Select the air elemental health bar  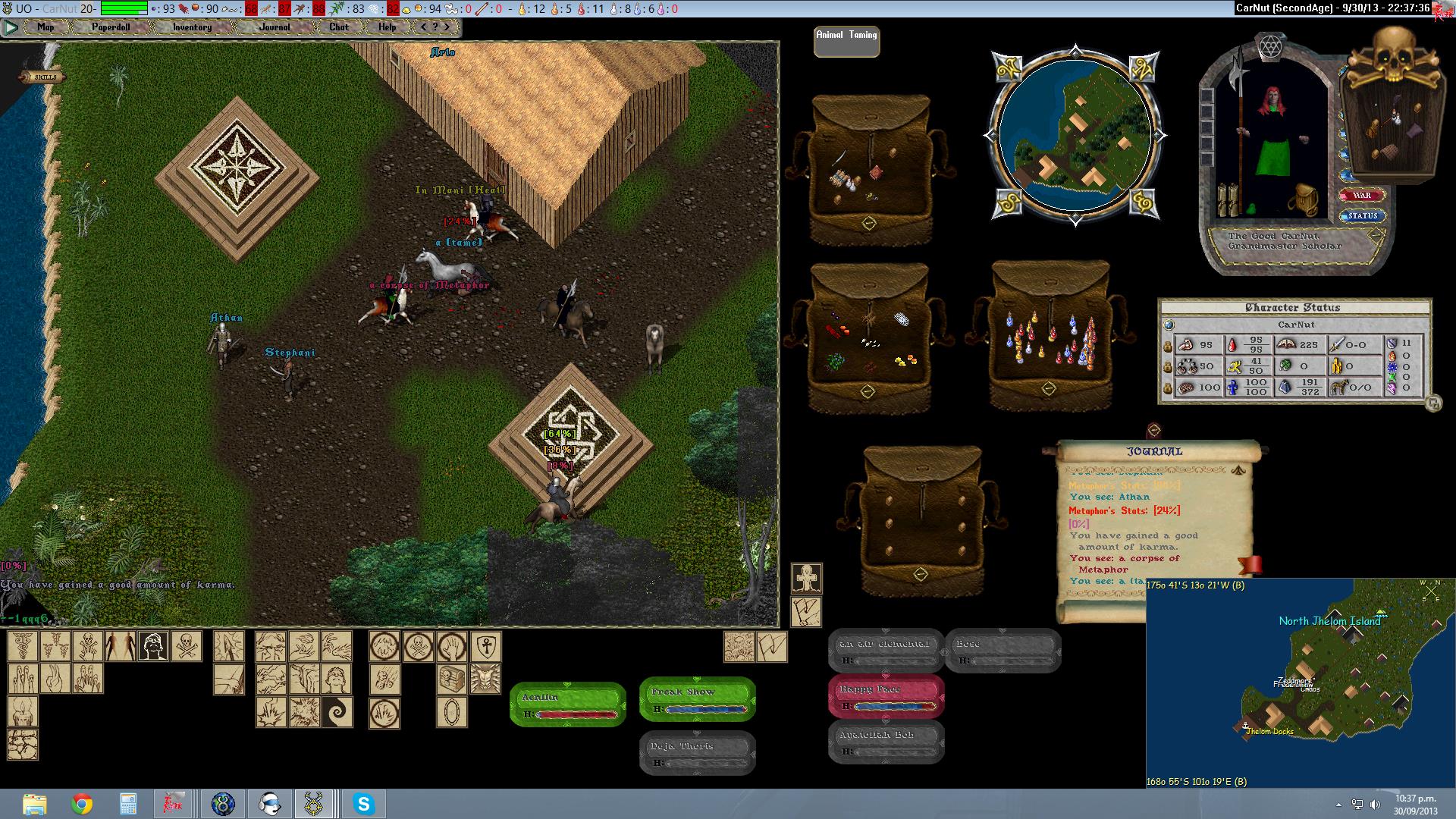tap(886, 650)
